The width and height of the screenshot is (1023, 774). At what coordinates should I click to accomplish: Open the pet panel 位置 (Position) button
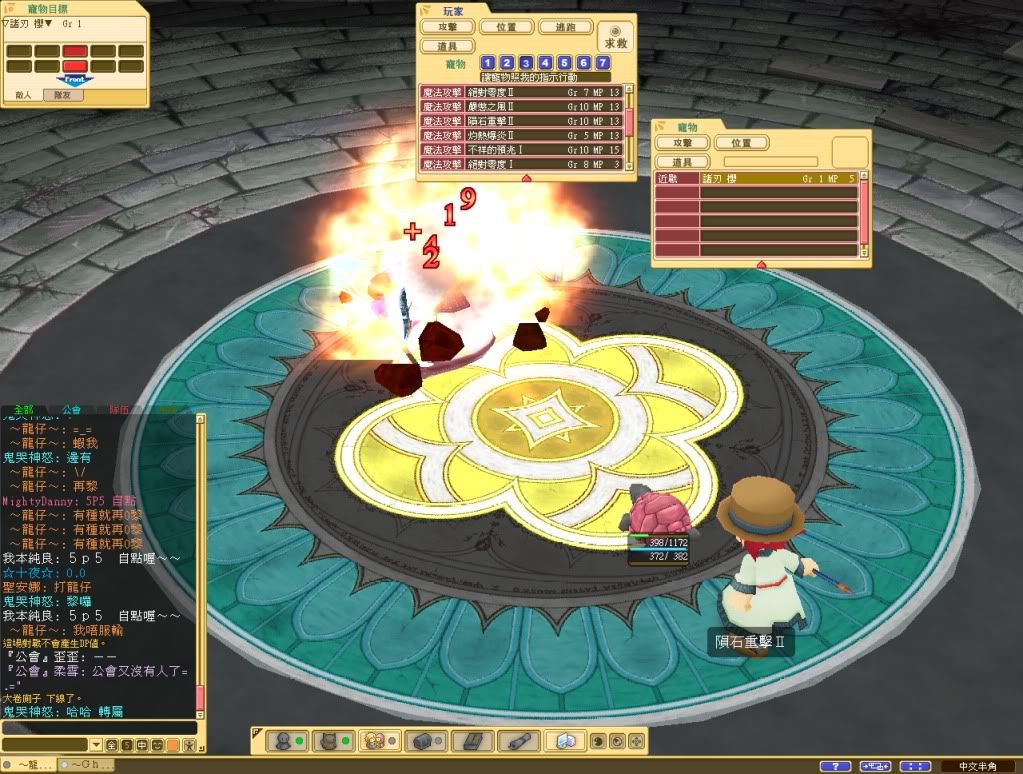(741, 144)
